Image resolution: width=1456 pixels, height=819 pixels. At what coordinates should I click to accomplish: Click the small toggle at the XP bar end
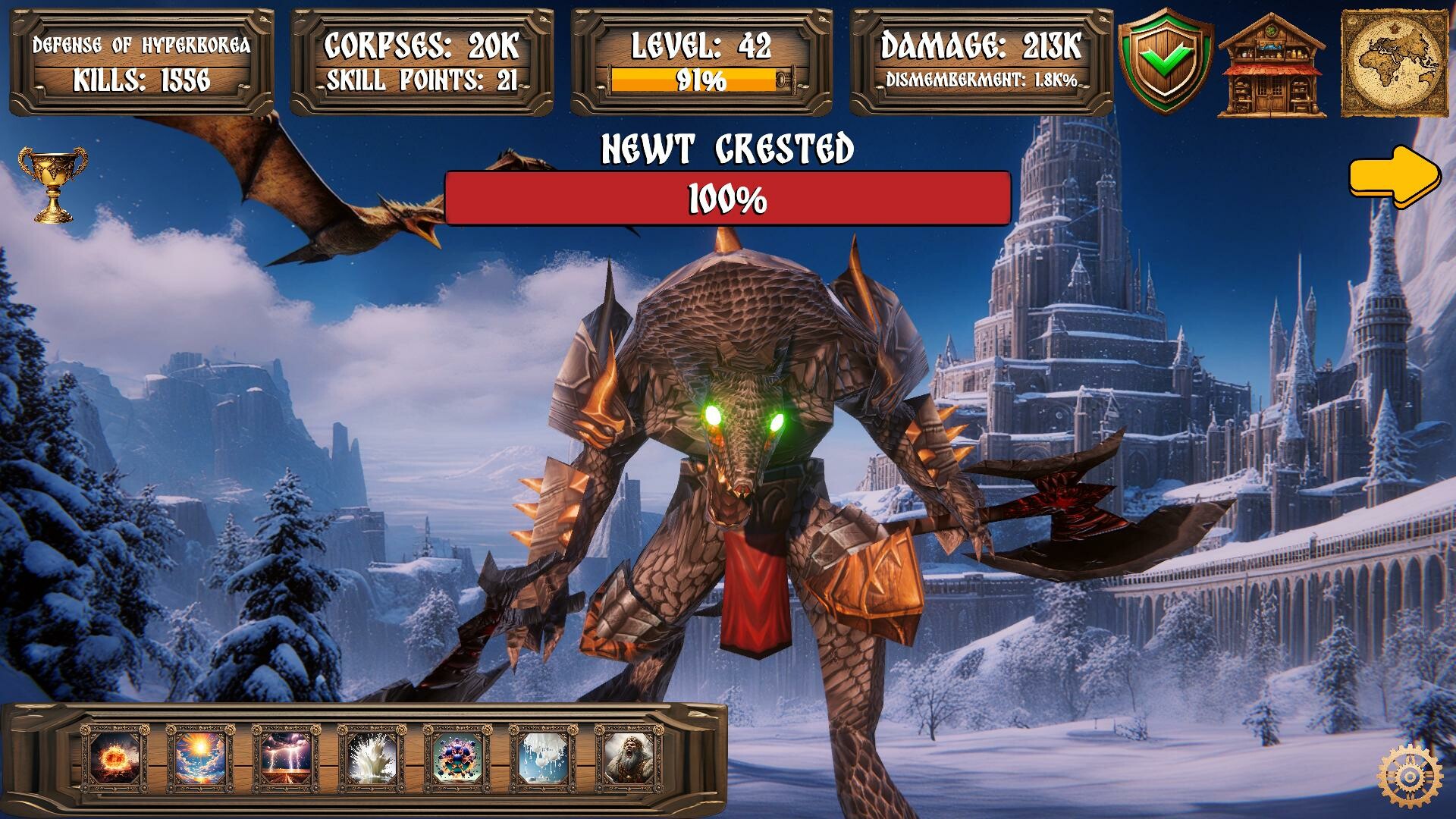[781, 78]
